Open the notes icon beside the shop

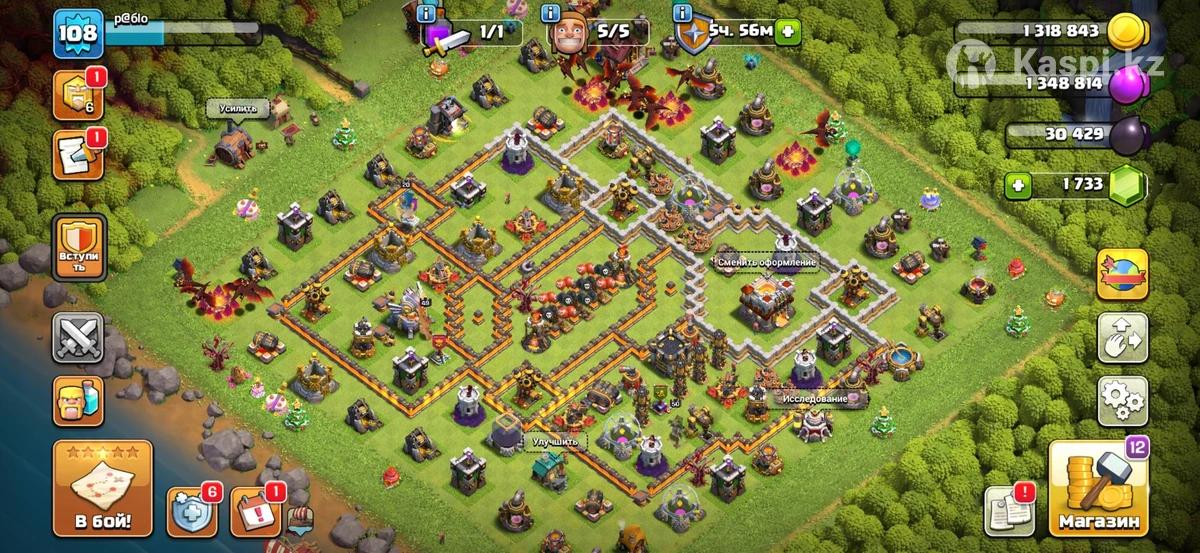tap(1009, 514)
